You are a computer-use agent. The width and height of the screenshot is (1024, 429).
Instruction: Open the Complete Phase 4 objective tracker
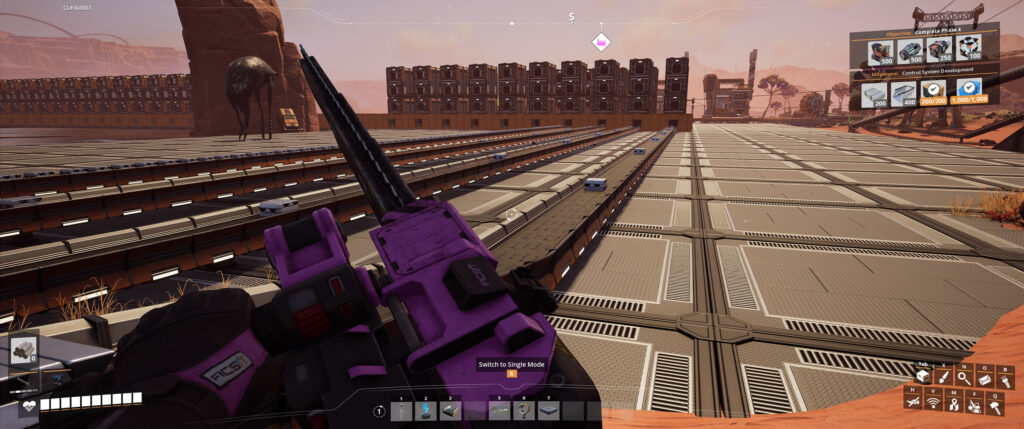pyautogui.click(x=924, y=30)
